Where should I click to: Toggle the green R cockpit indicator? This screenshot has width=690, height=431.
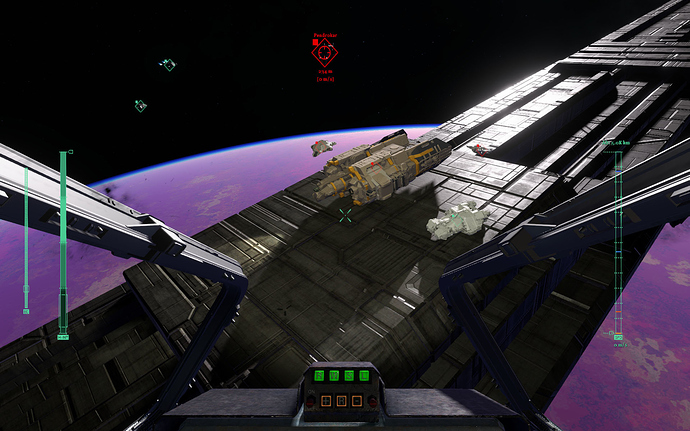(319, 376)
